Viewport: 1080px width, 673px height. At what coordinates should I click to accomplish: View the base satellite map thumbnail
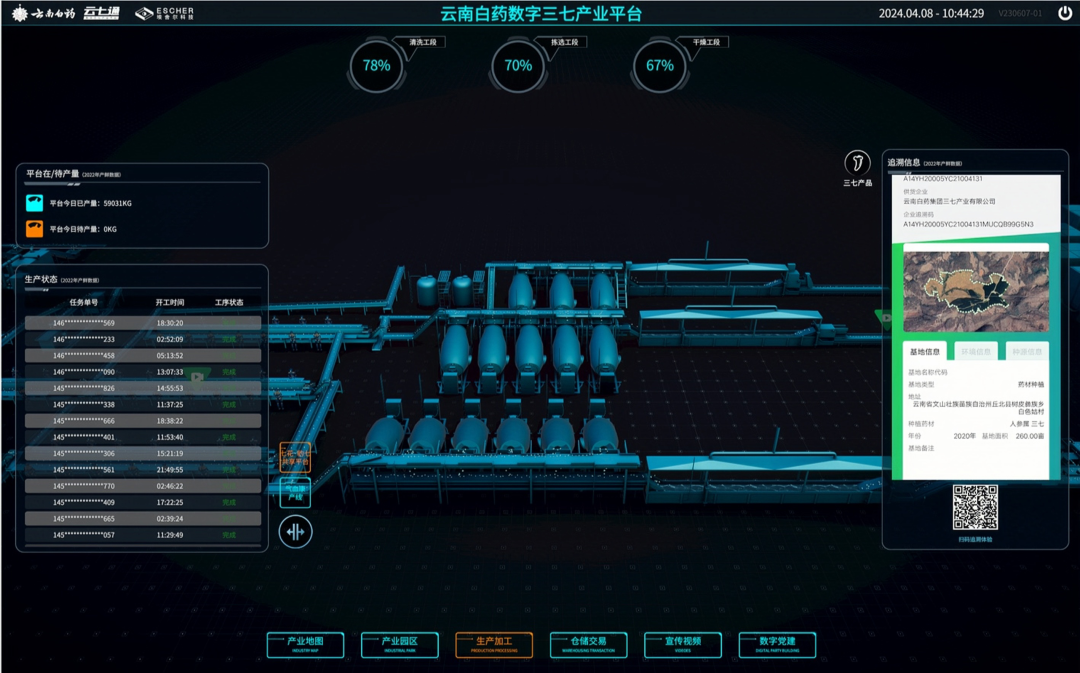(975, 291)
